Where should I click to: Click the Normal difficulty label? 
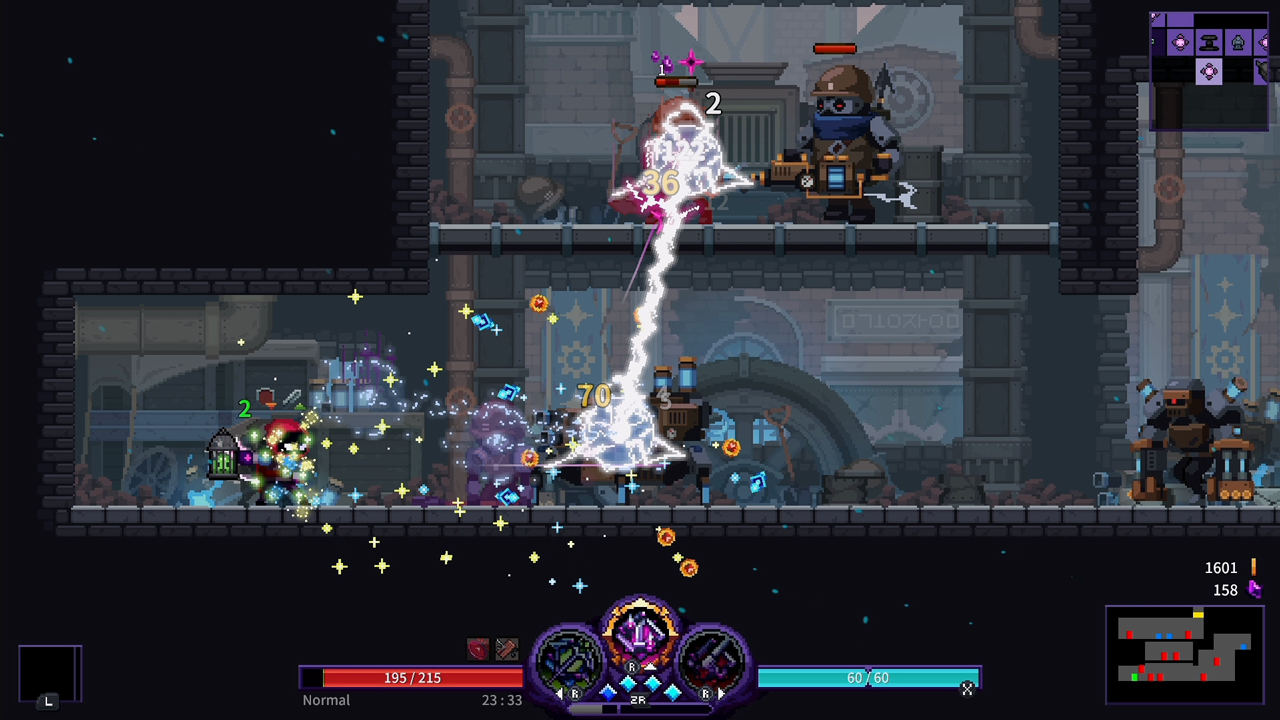coord(326,700)
